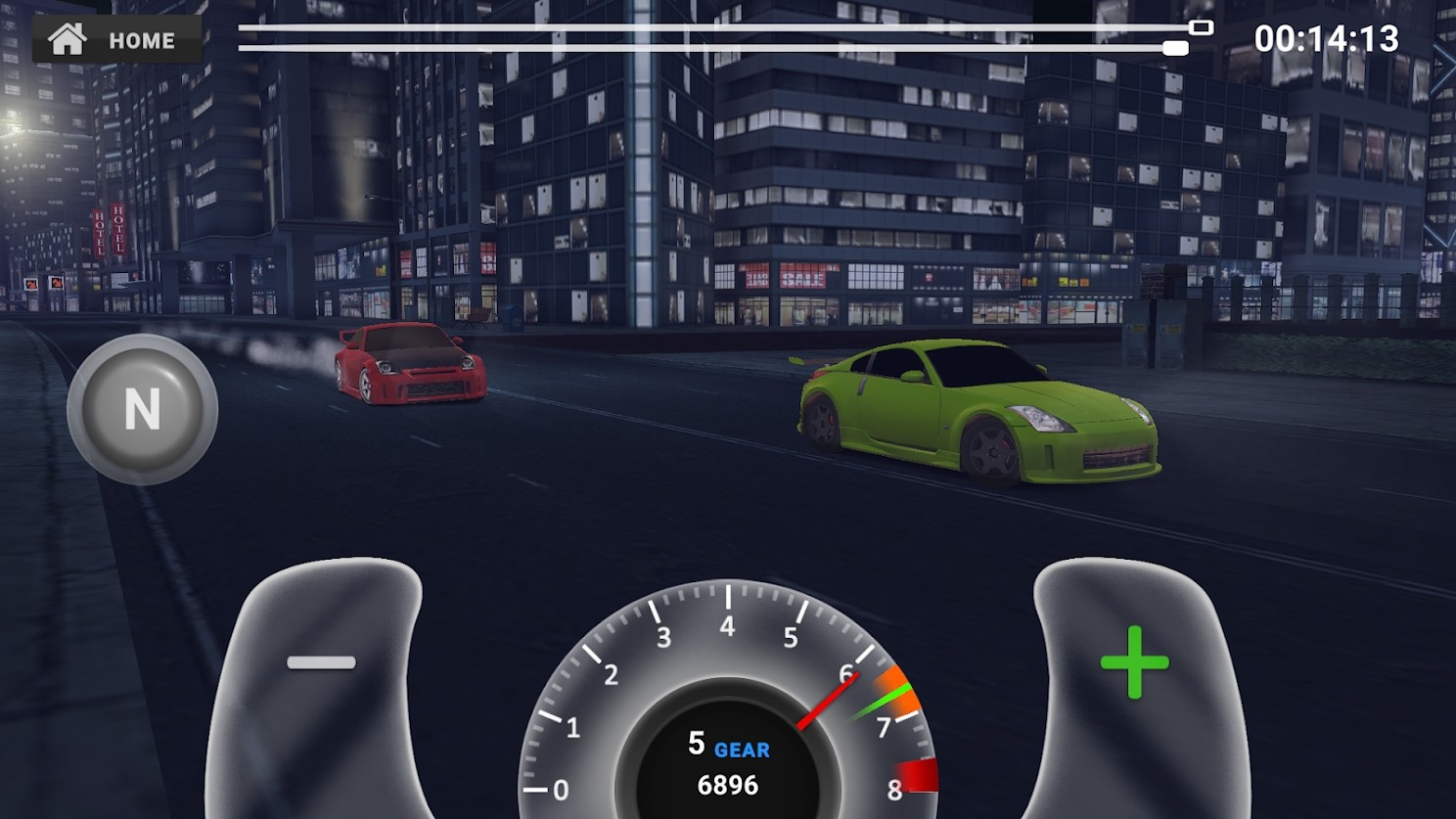Shift down with the minus paddle
1456x819 pixels.
pyautogui.click(x=319, y=675)
